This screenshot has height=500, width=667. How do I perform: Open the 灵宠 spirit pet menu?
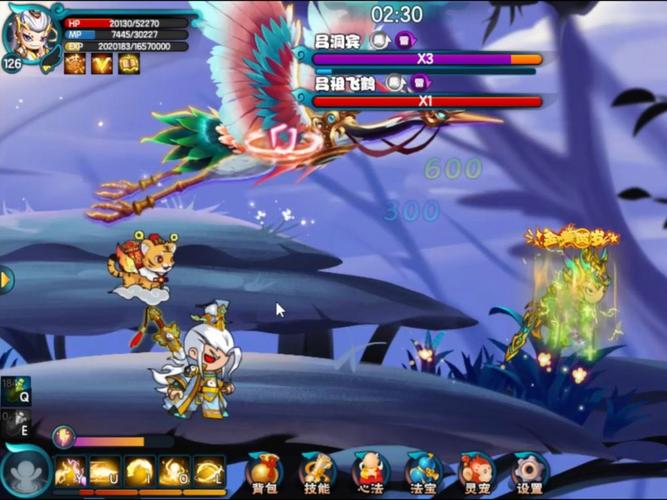pos(476,472)
